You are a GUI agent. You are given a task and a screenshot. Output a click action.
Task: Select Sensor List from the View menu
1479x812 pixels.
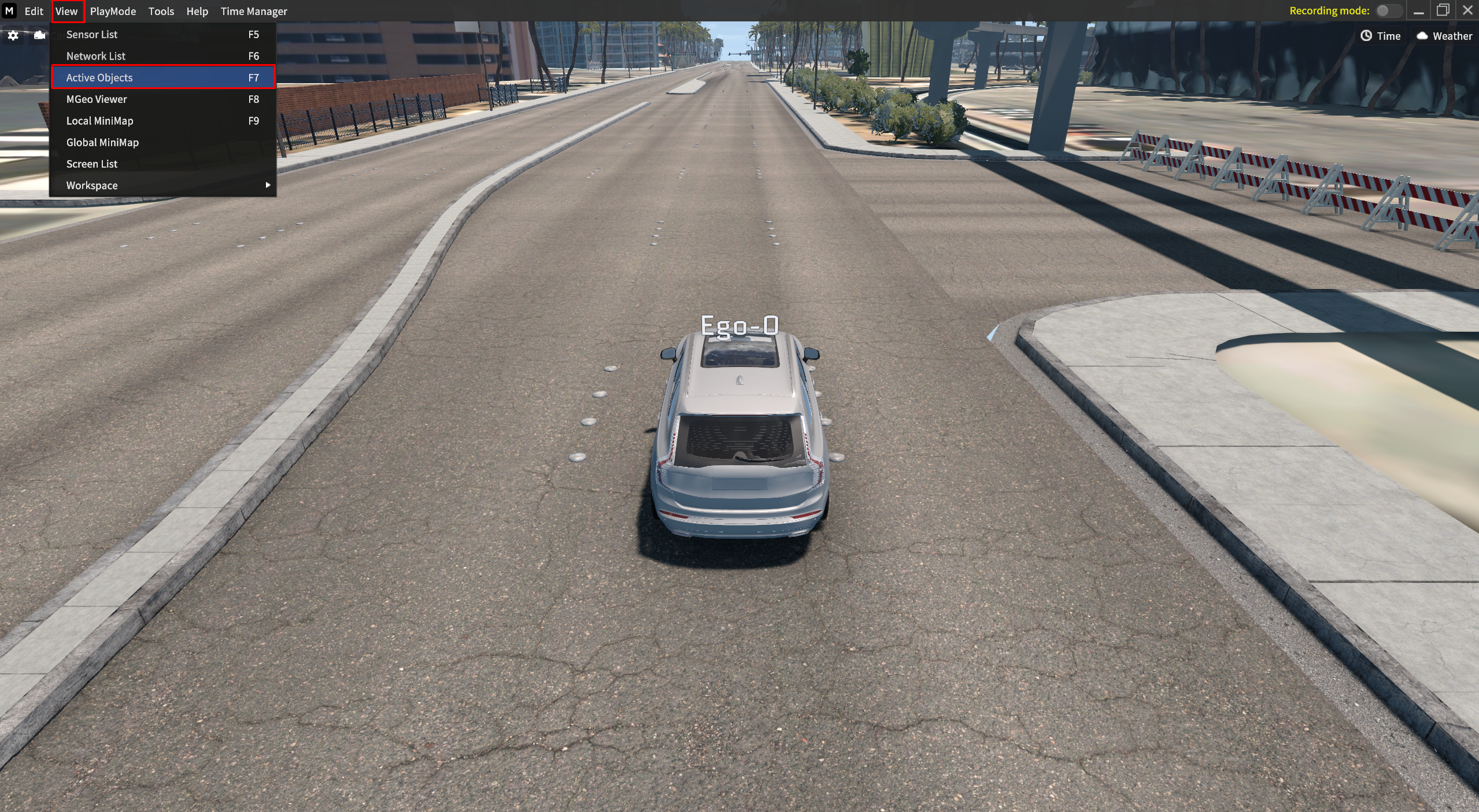92,35
